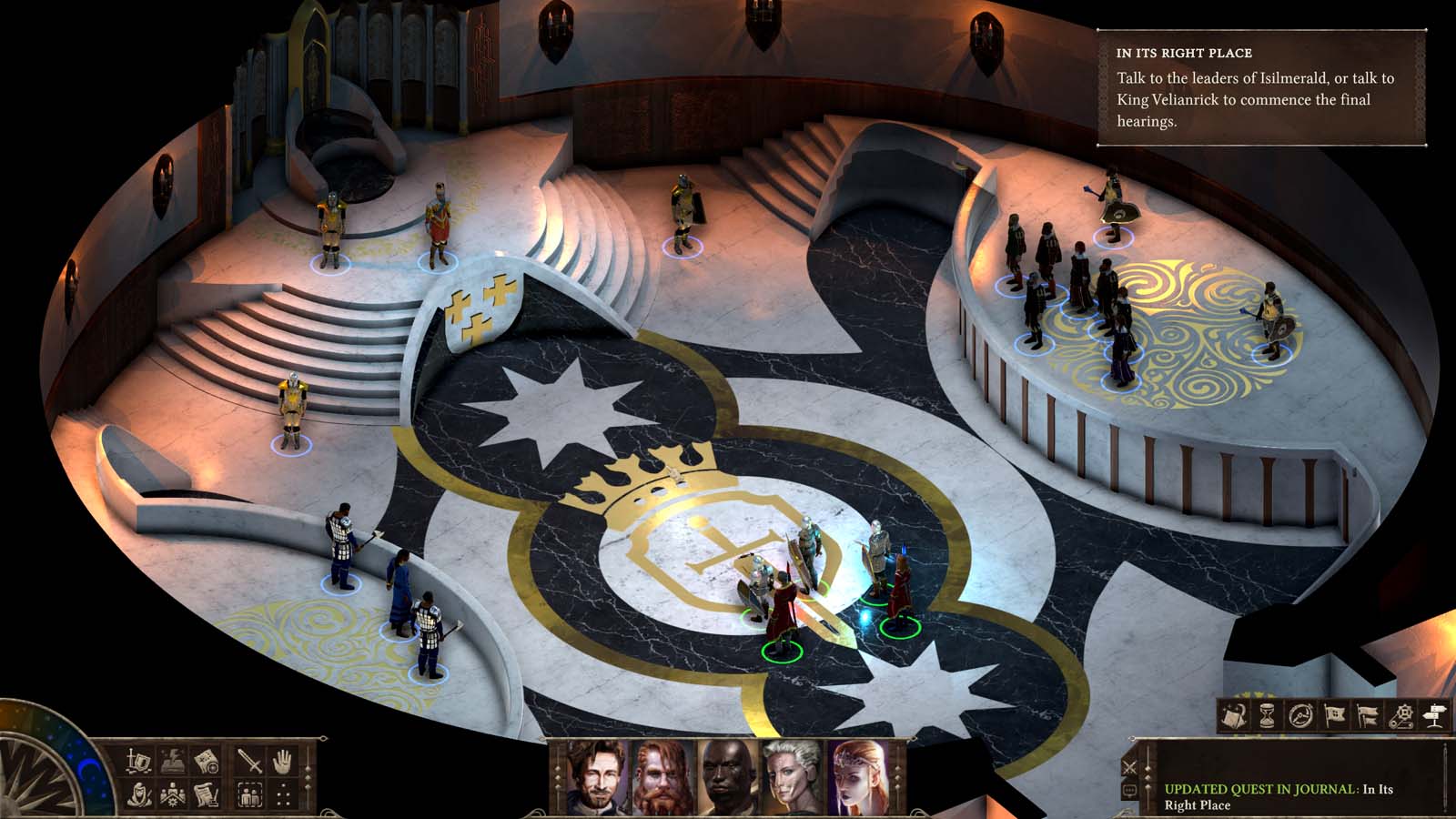1456x819 pixels.
Task: Toggle stealth mode with the hooded figure icon
Action: tap(138, 794)
